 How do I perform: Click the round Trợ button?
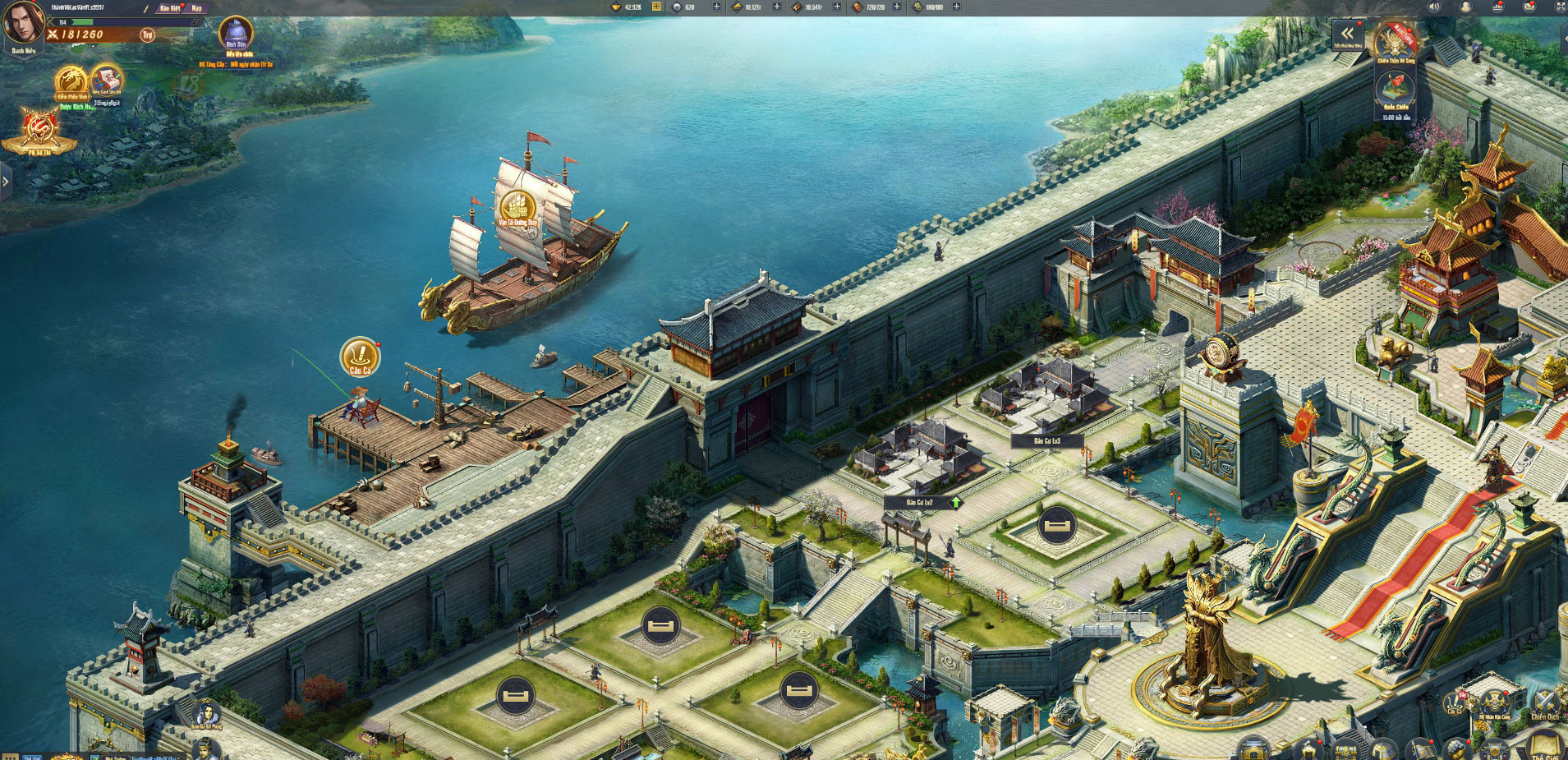pos(147,35)
